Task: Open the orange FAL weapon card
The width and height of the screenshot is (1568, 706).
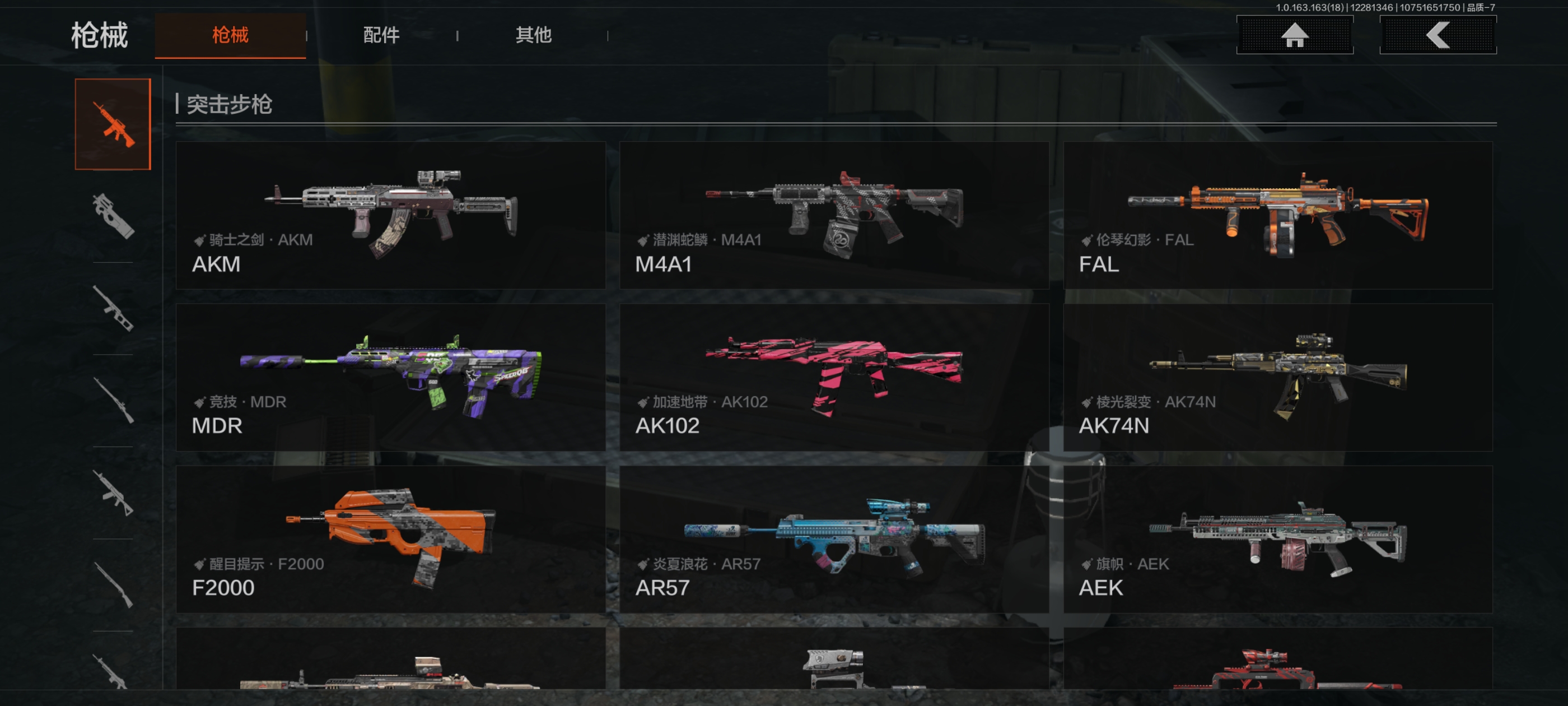Action: pyautogui.click(x=1278, y=216)
